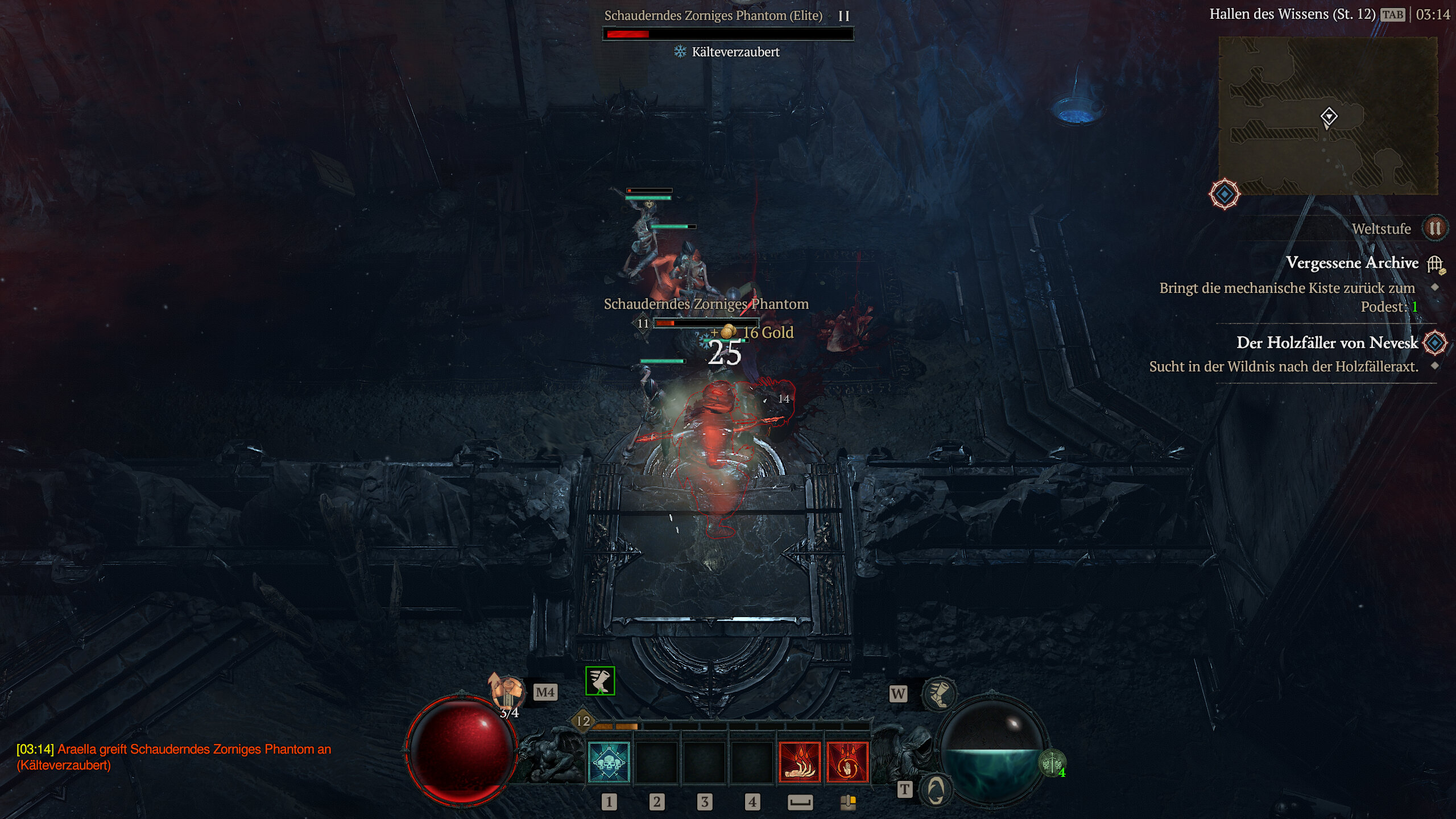Activate the teal three-skulls skill in slot 1
Screen dimensions: 1456x819
(608, 762)
